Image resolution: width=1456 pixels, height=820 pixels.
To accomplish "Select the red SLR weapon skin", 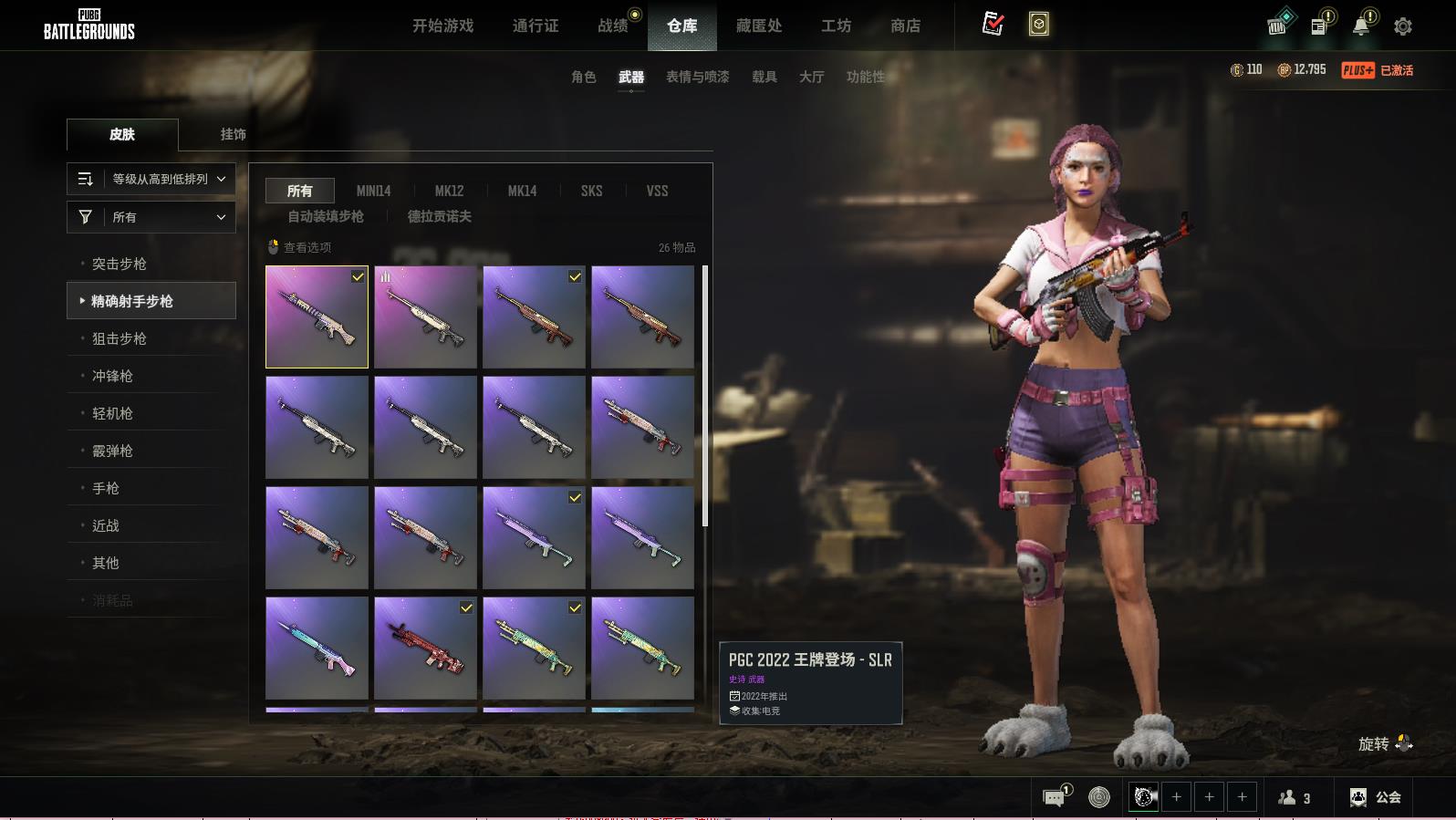I will tap(425, 648).
